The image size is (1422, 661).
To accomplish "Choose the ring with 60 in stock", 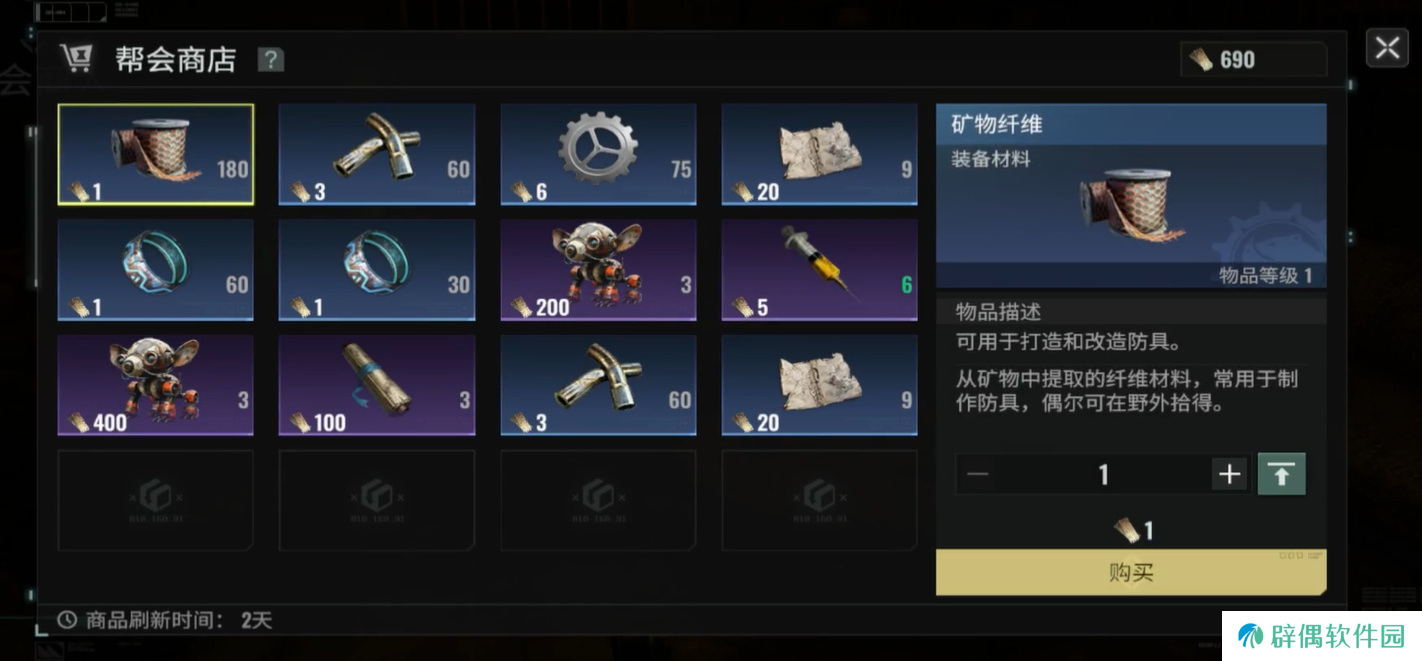I will point(155,270).
